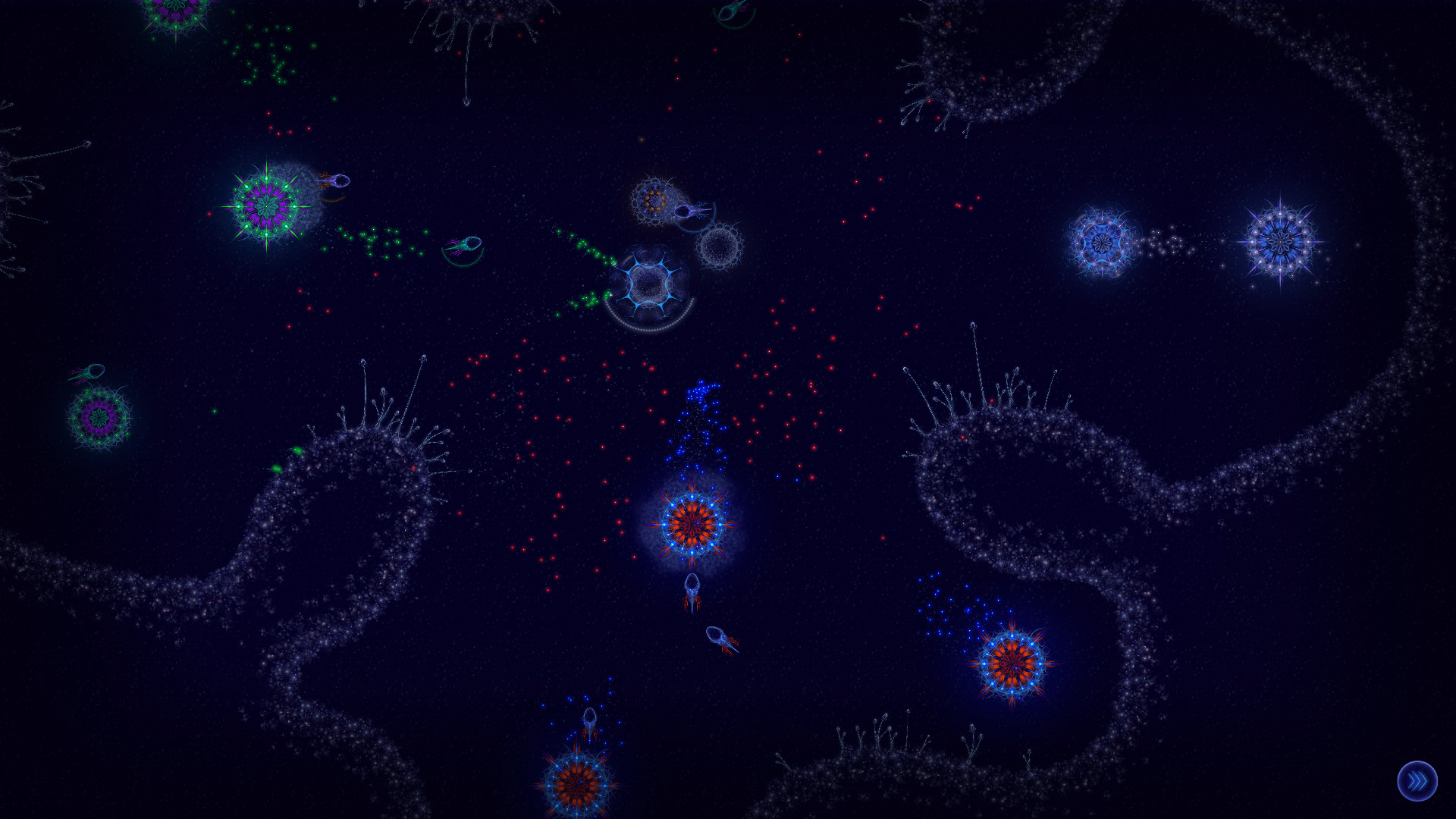Select the blue star-shaped organism top right
The image size is (1456, 819).
[1103, 243]
